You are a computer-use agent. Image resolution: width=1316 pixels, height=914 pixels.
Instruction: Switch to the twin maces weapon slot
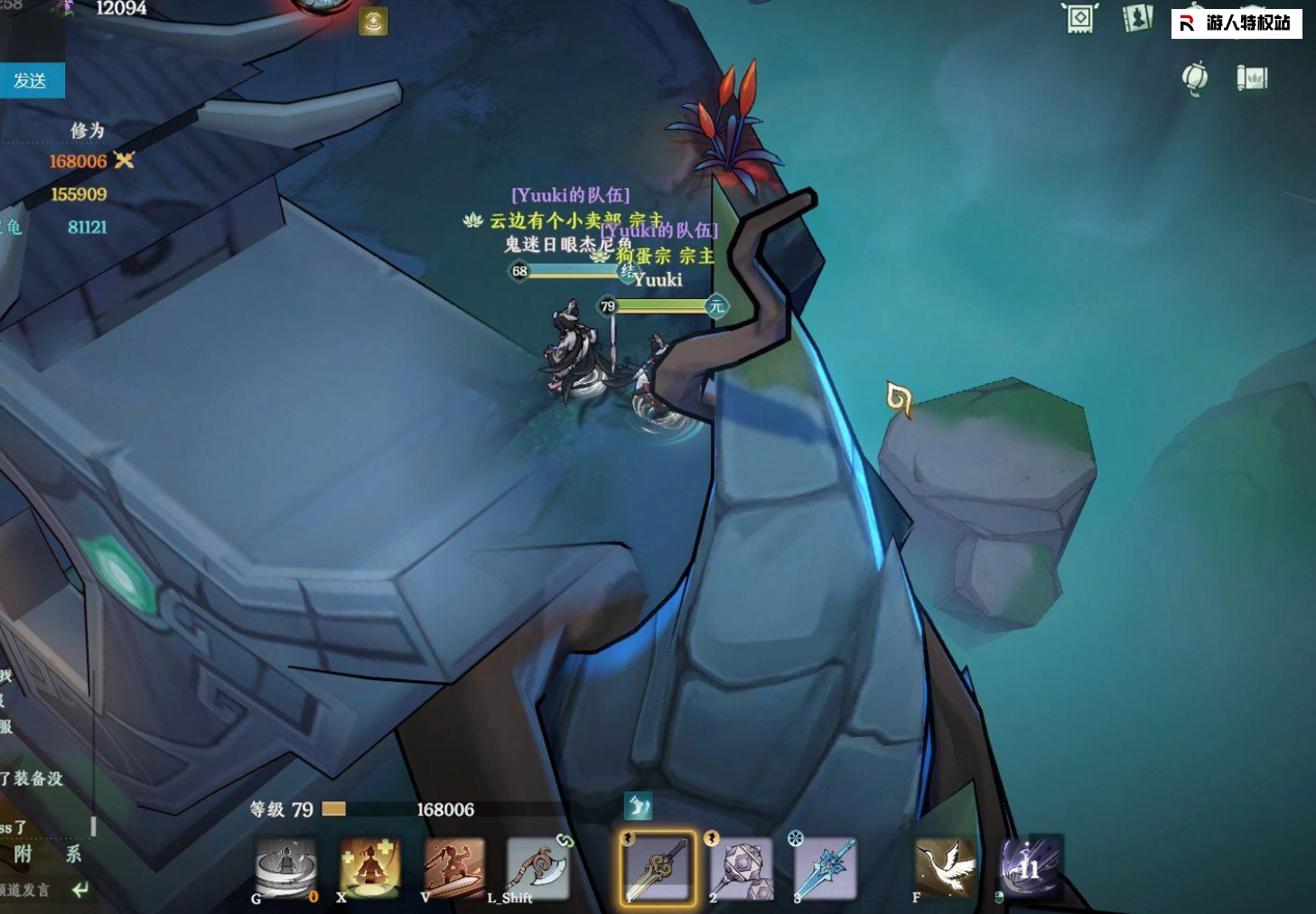[742, 868]
